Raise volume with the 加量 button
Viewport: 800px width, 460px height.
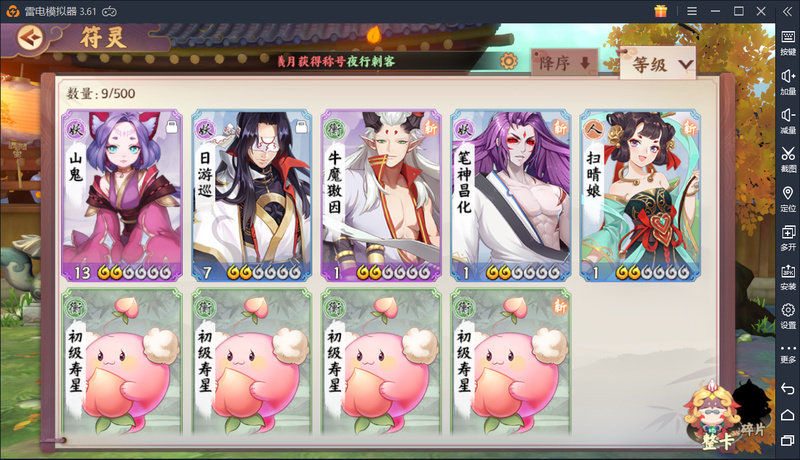coord(788,81)
